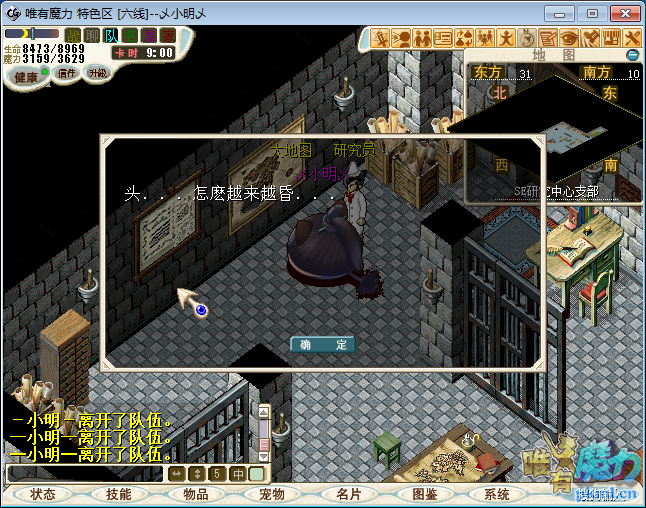
Task: Confirm the dialogue with the 确定 button
Action: [x=323, y=344]
